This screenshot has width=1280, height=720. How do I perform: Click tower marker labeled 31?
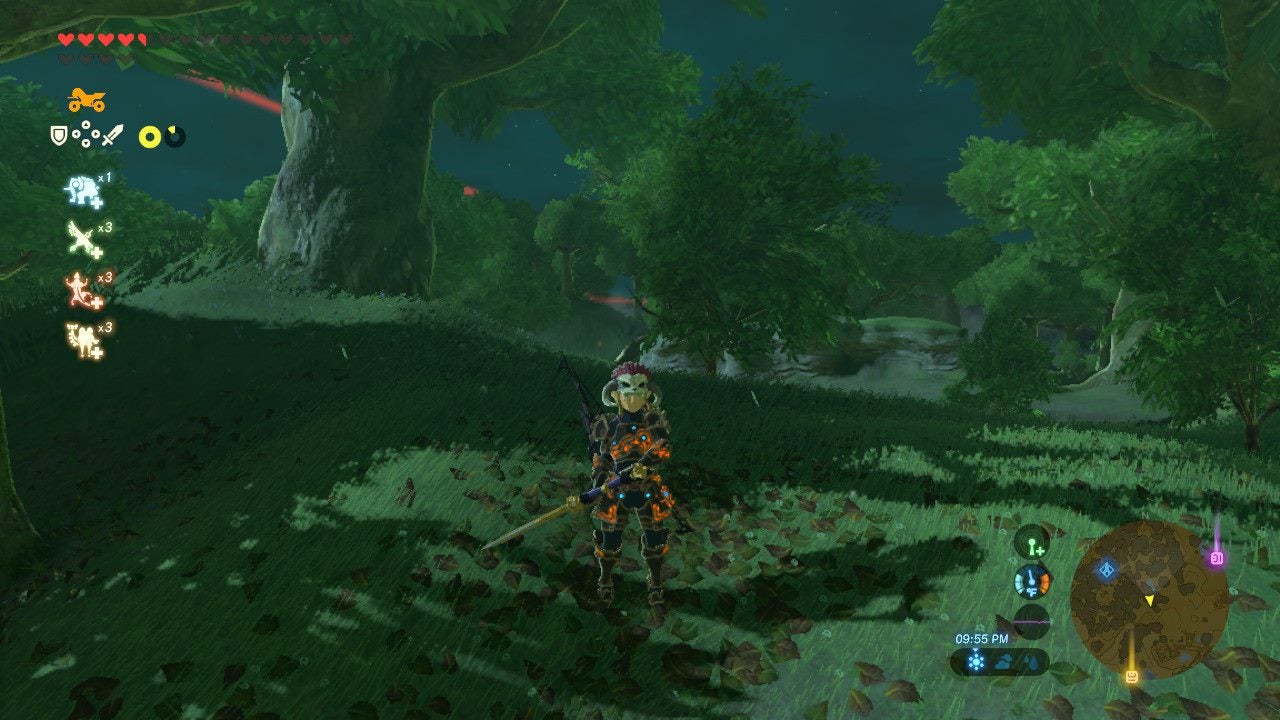coord(1217,557)
